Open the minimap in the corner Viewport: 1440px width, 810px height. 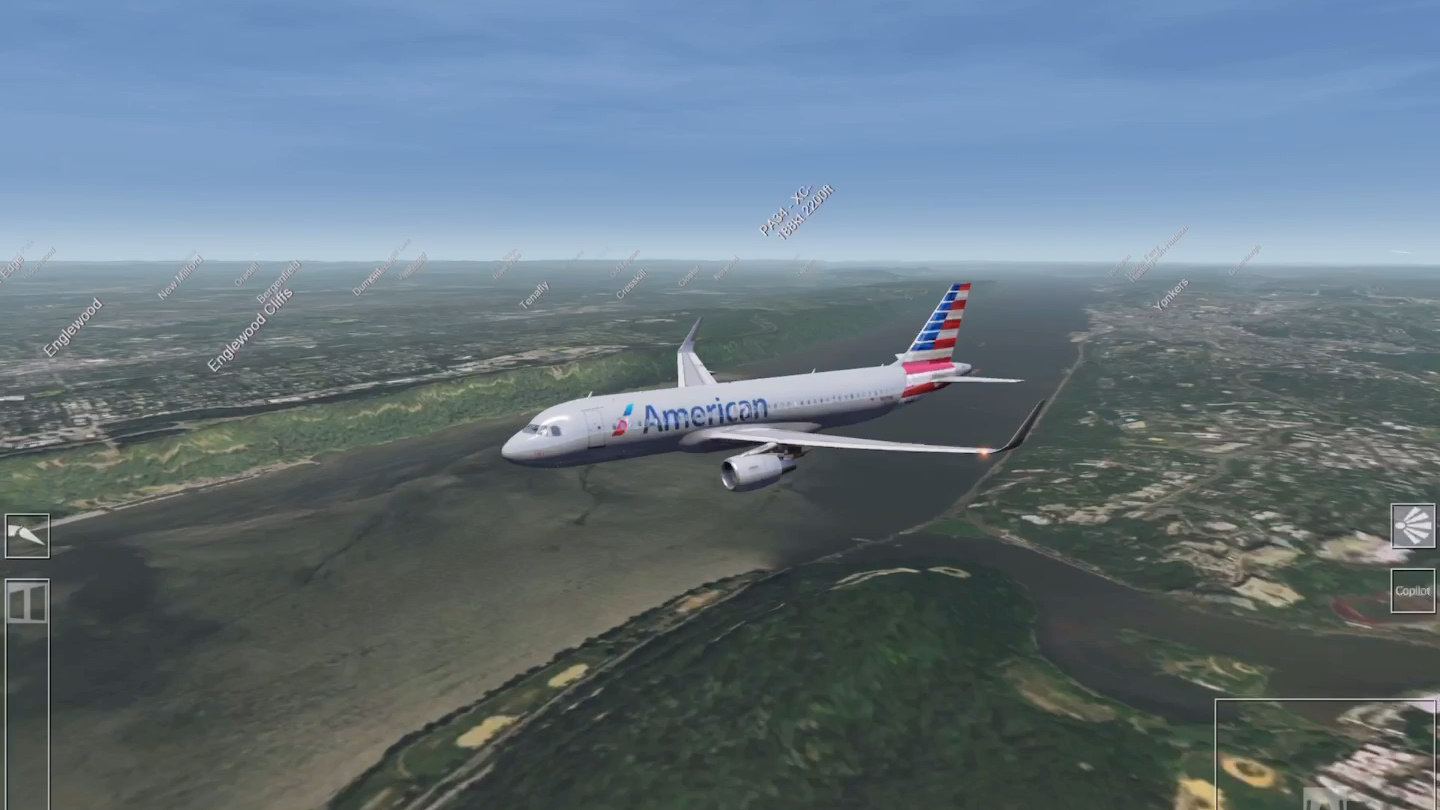(x=1326, y=754)
